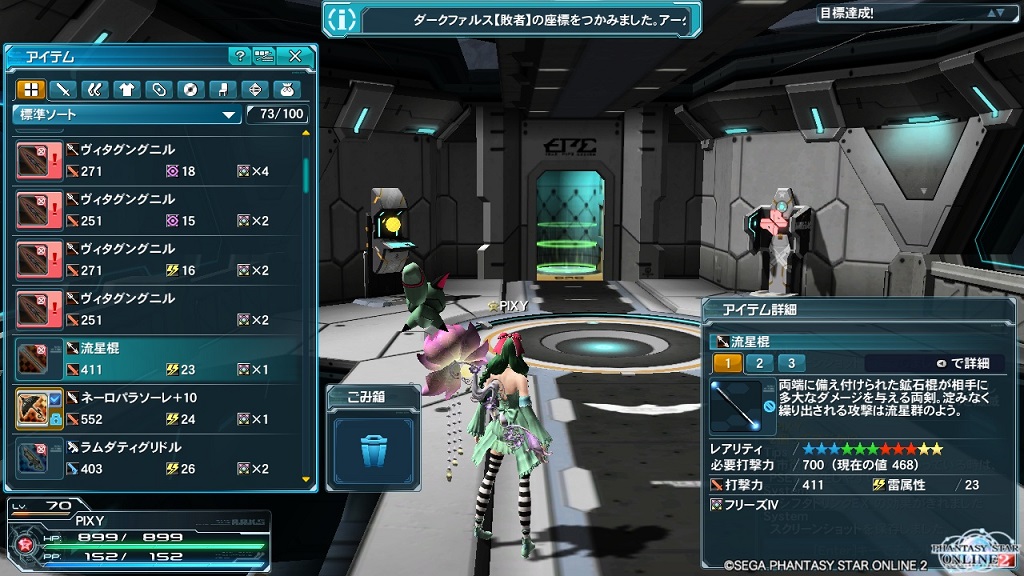
Task: Click the info notification icon at top
Action: pyautogui.click(x=342, y=18)
